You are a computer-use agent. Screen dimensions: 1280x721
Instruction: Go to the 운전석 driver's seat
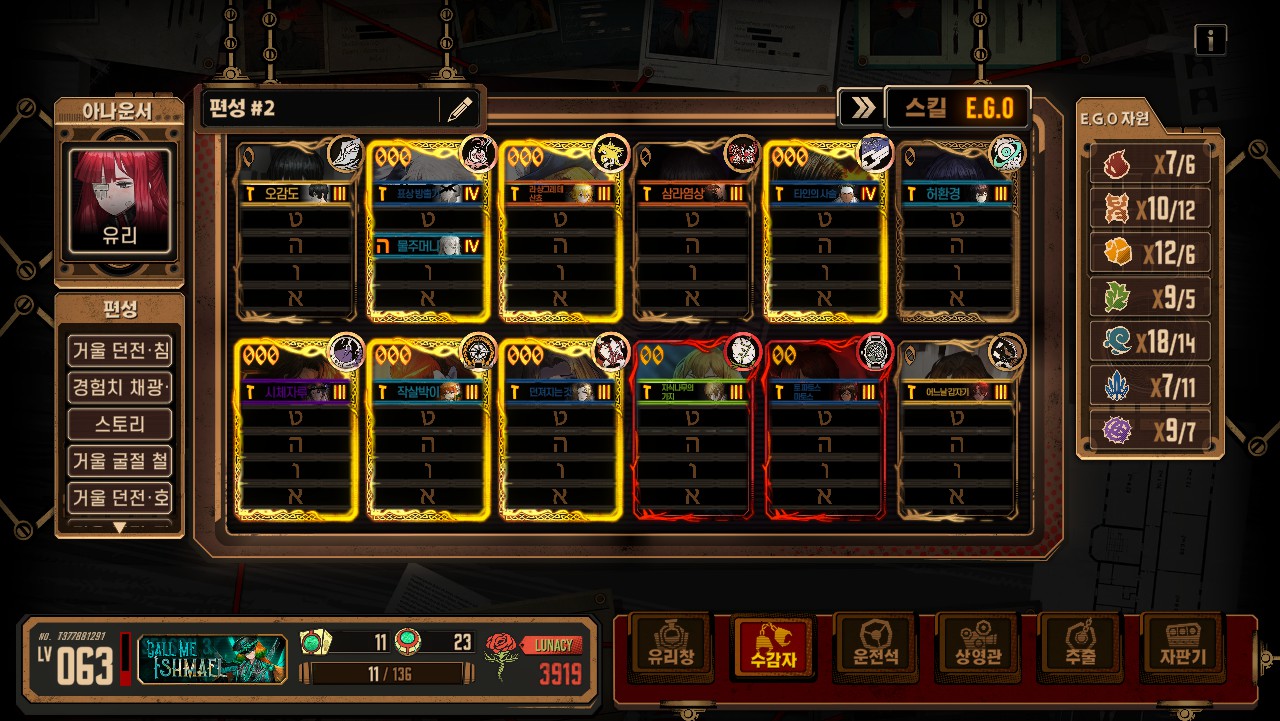[x=875, y=647]
